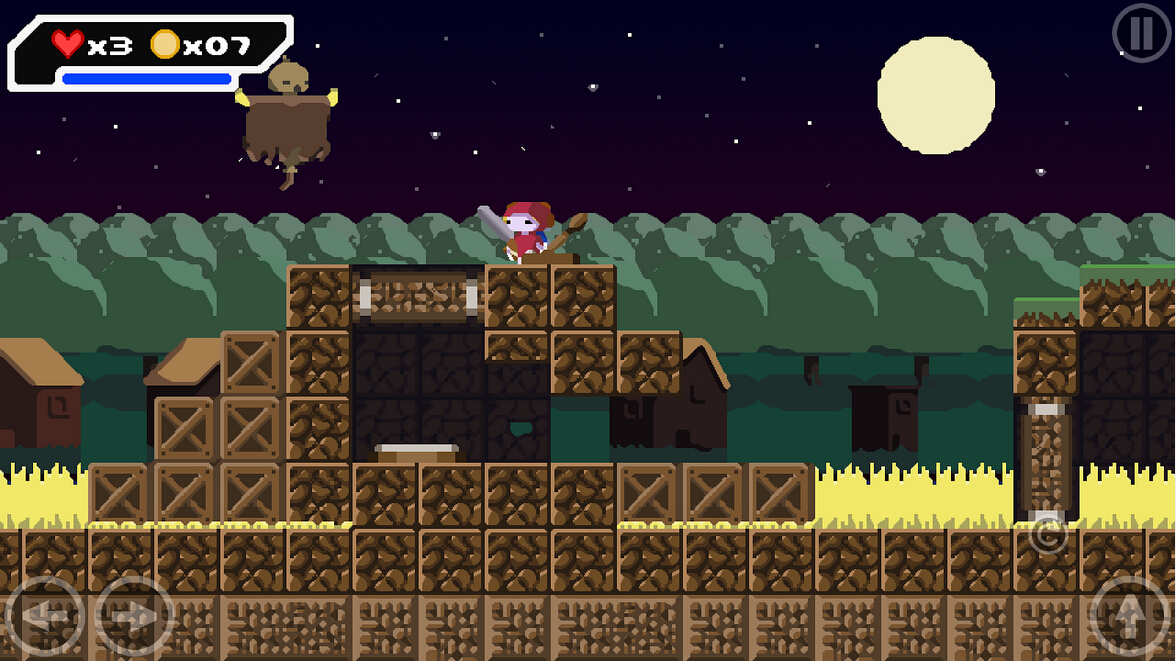Pause the game with the top-right button
Screen dimensions: 1176x661
[1141, 33]
